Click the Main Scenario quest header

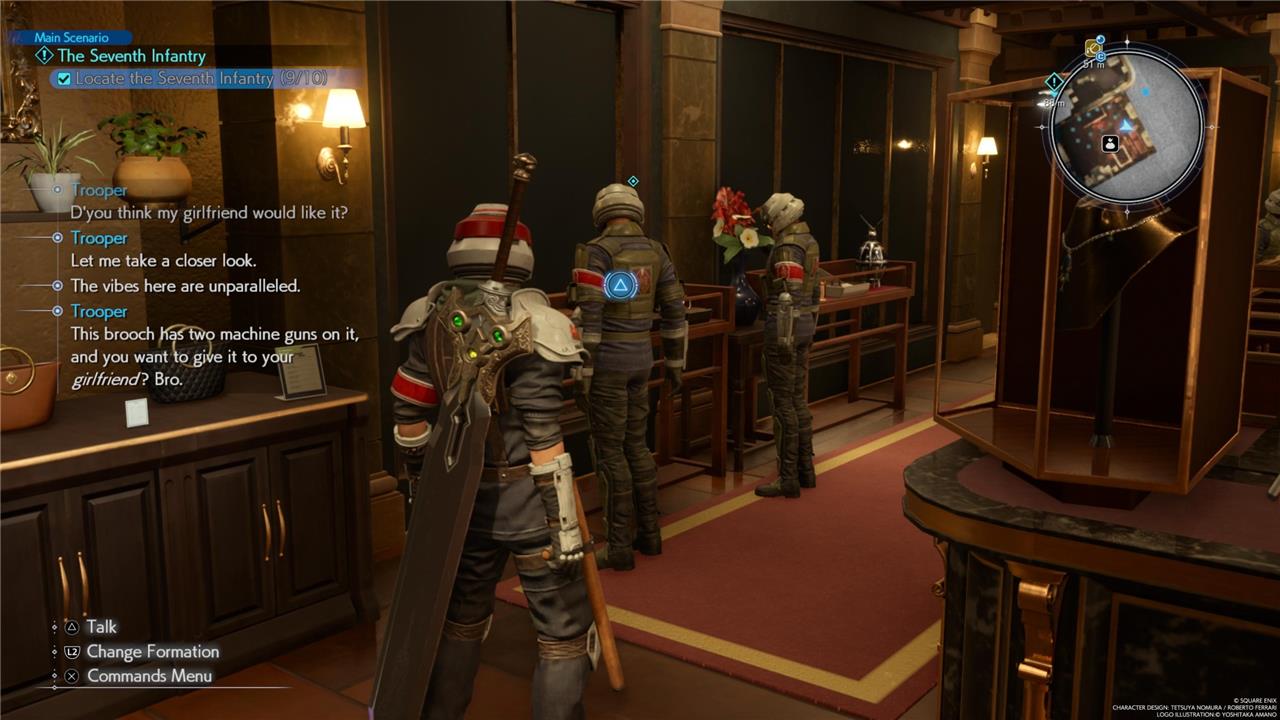(x=71, y=38)
